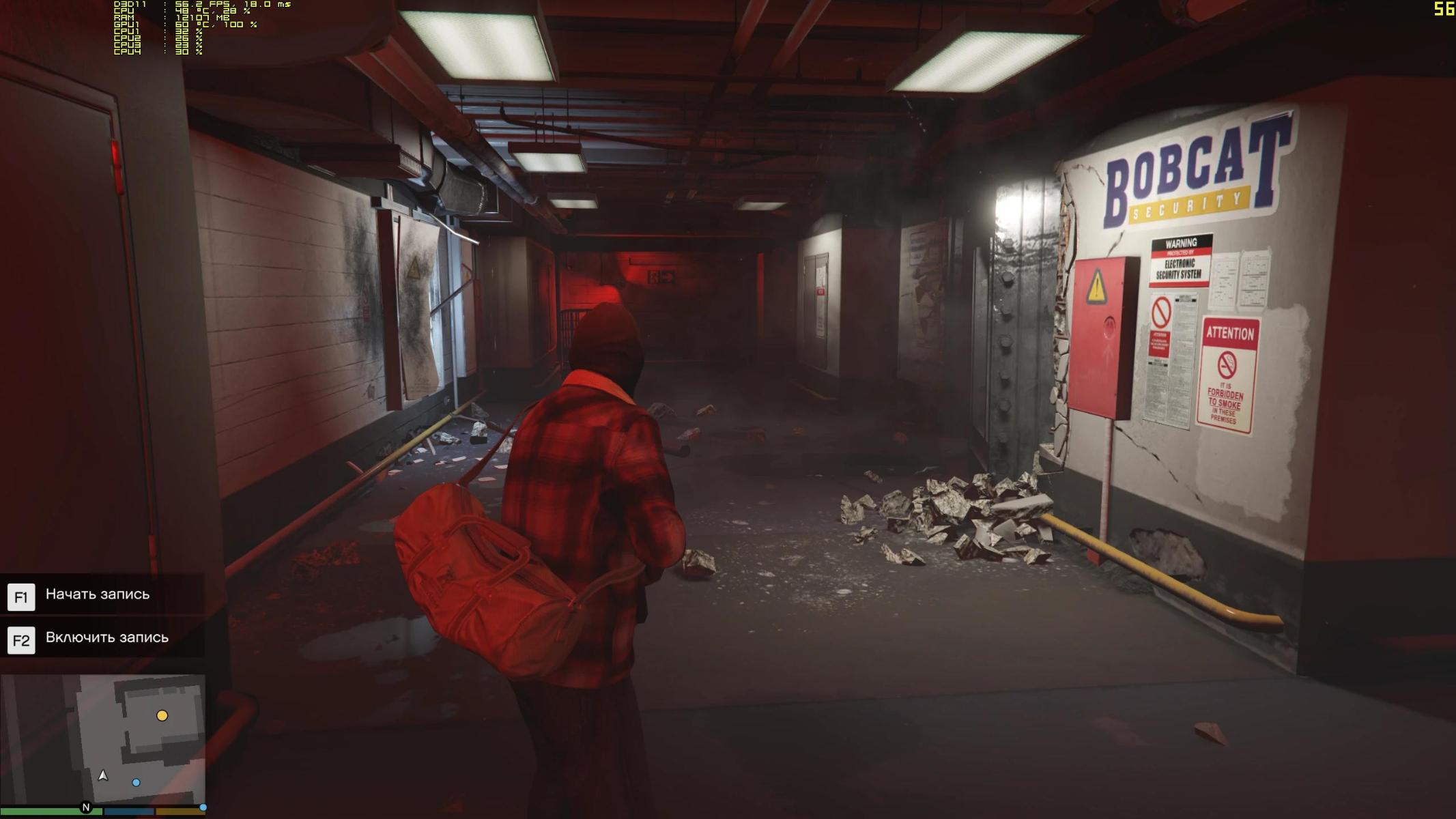Click the minimap radar
The height and width of the screenshot is (819, 1456).
[103, 739]
